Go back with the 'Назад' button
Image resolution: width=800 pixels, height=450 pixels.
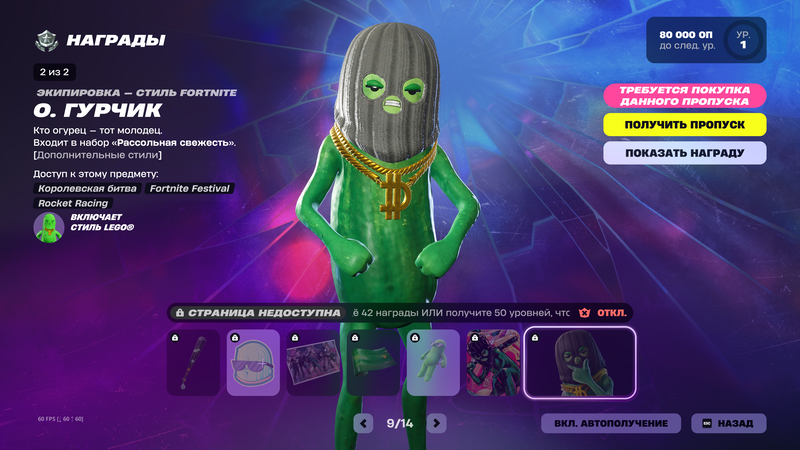[x=728, y=423]
